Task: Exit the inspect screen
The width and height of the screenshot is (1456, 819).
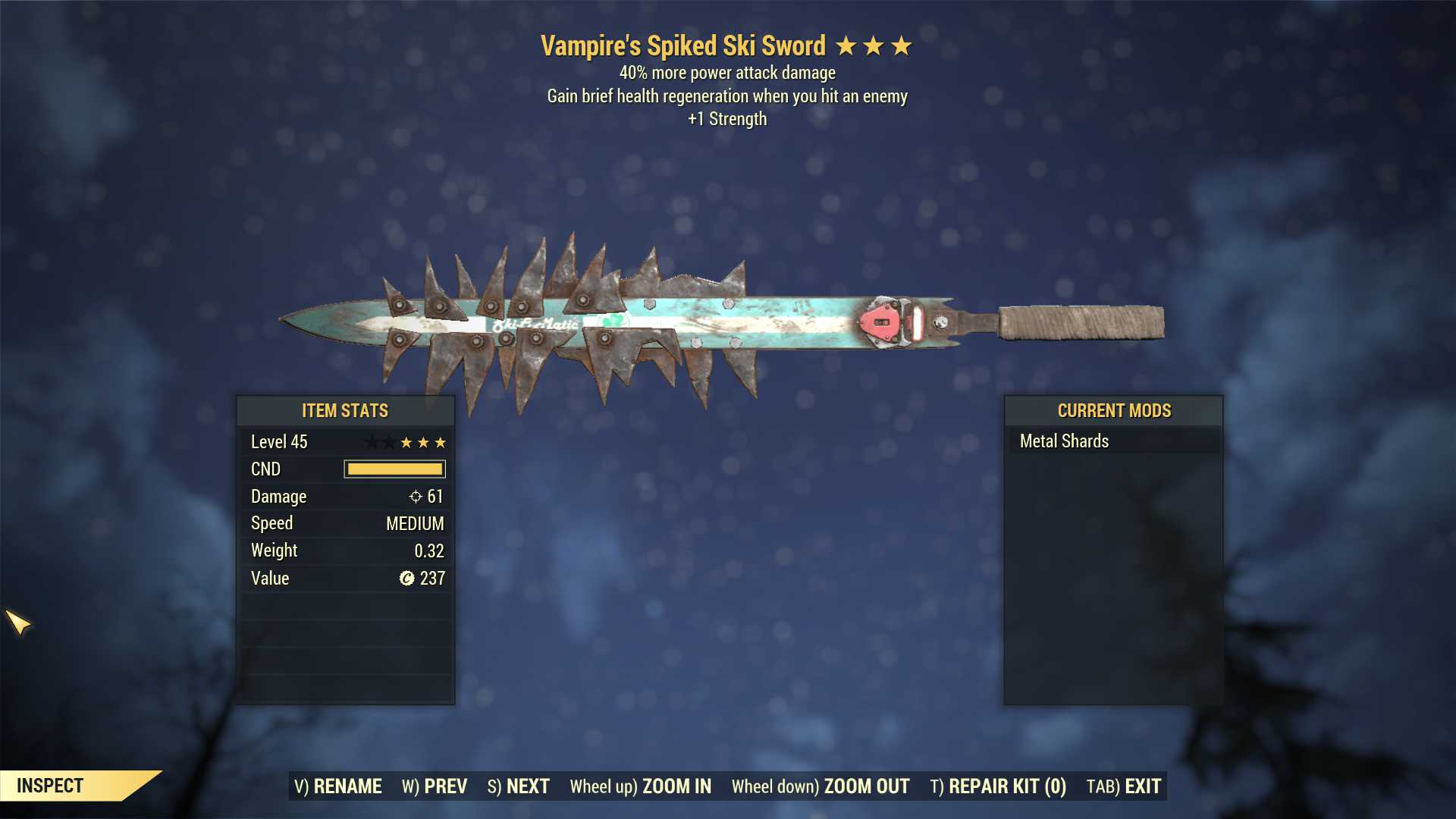Action: tap(1124, 786)
